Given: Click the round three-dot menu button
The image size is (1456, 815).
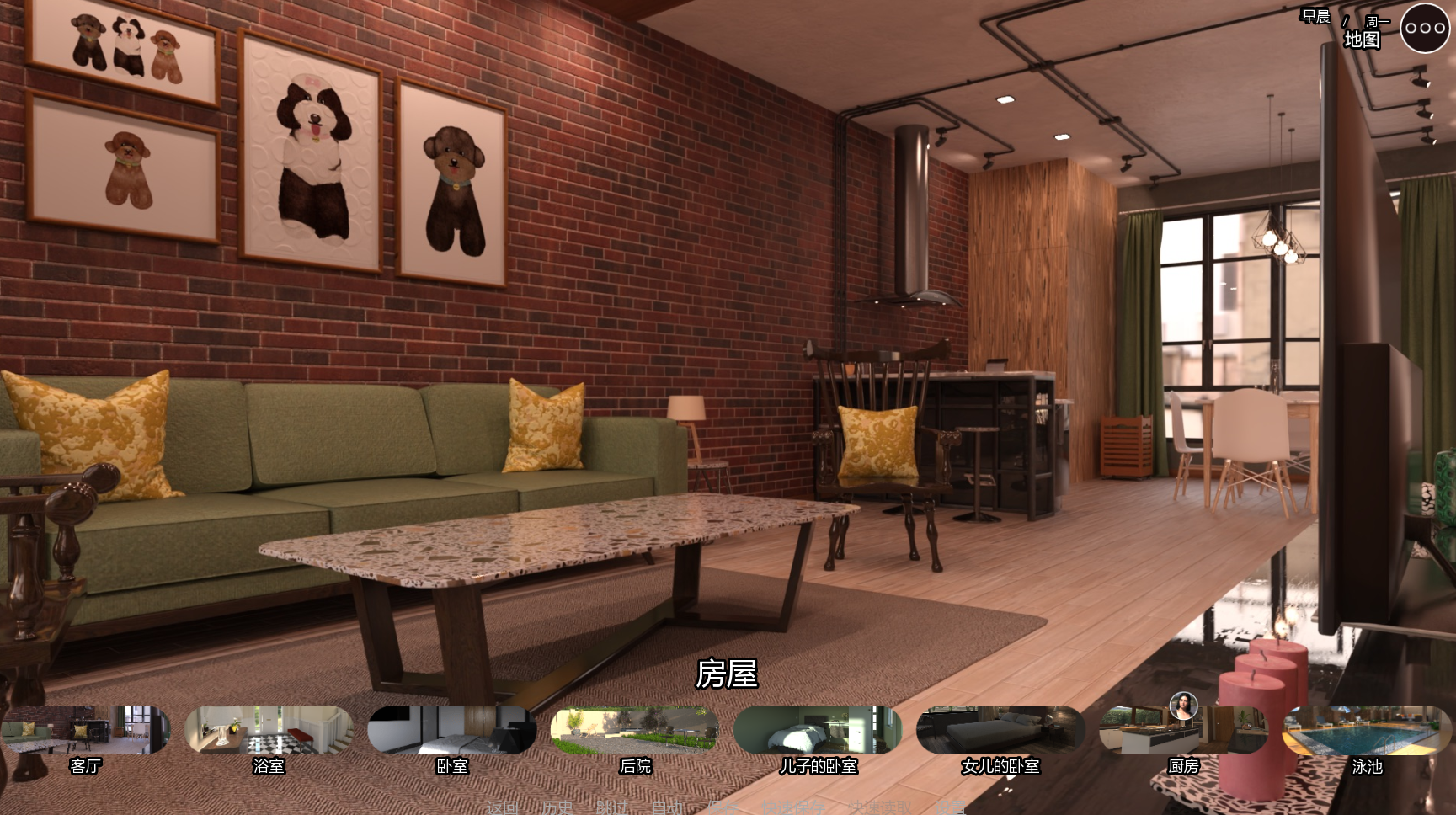Looking at the screenshot, I should coord(1425,28).
